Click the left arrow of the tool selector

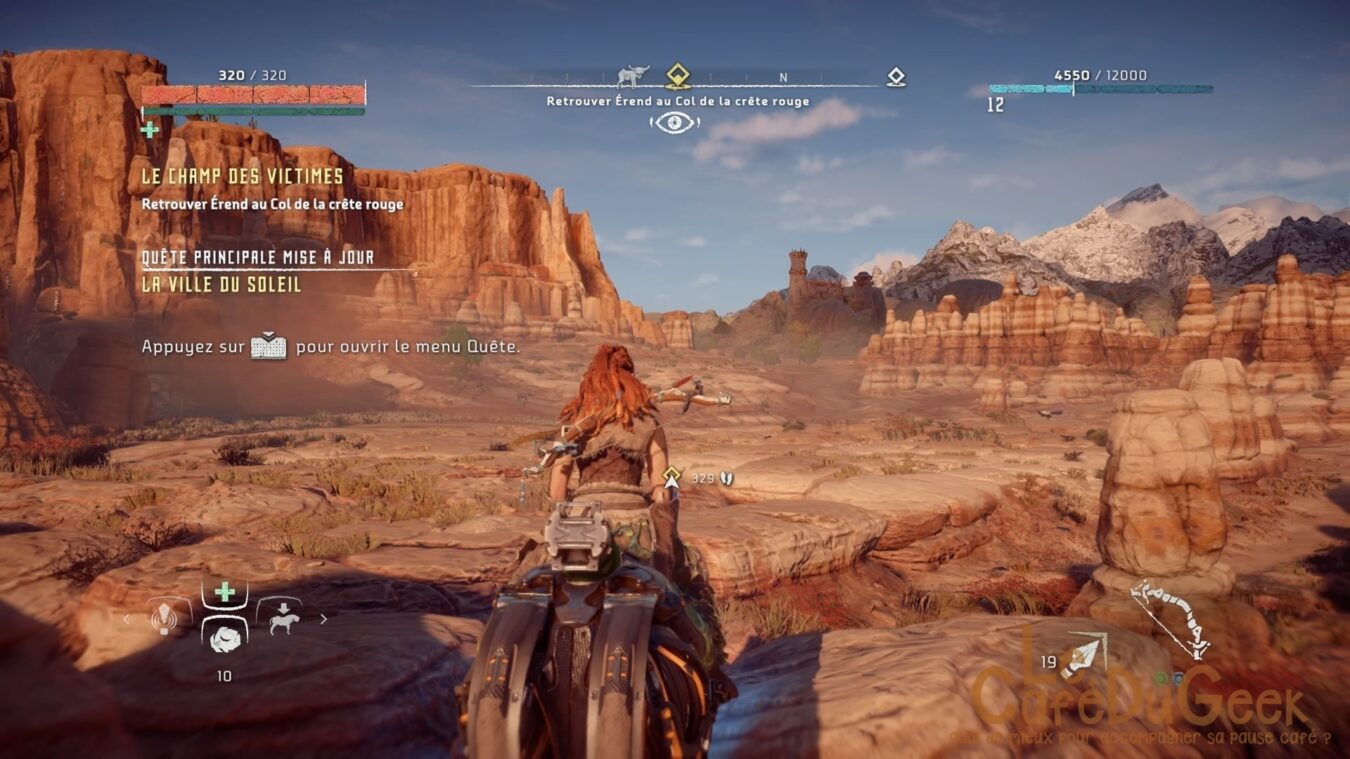126,619
